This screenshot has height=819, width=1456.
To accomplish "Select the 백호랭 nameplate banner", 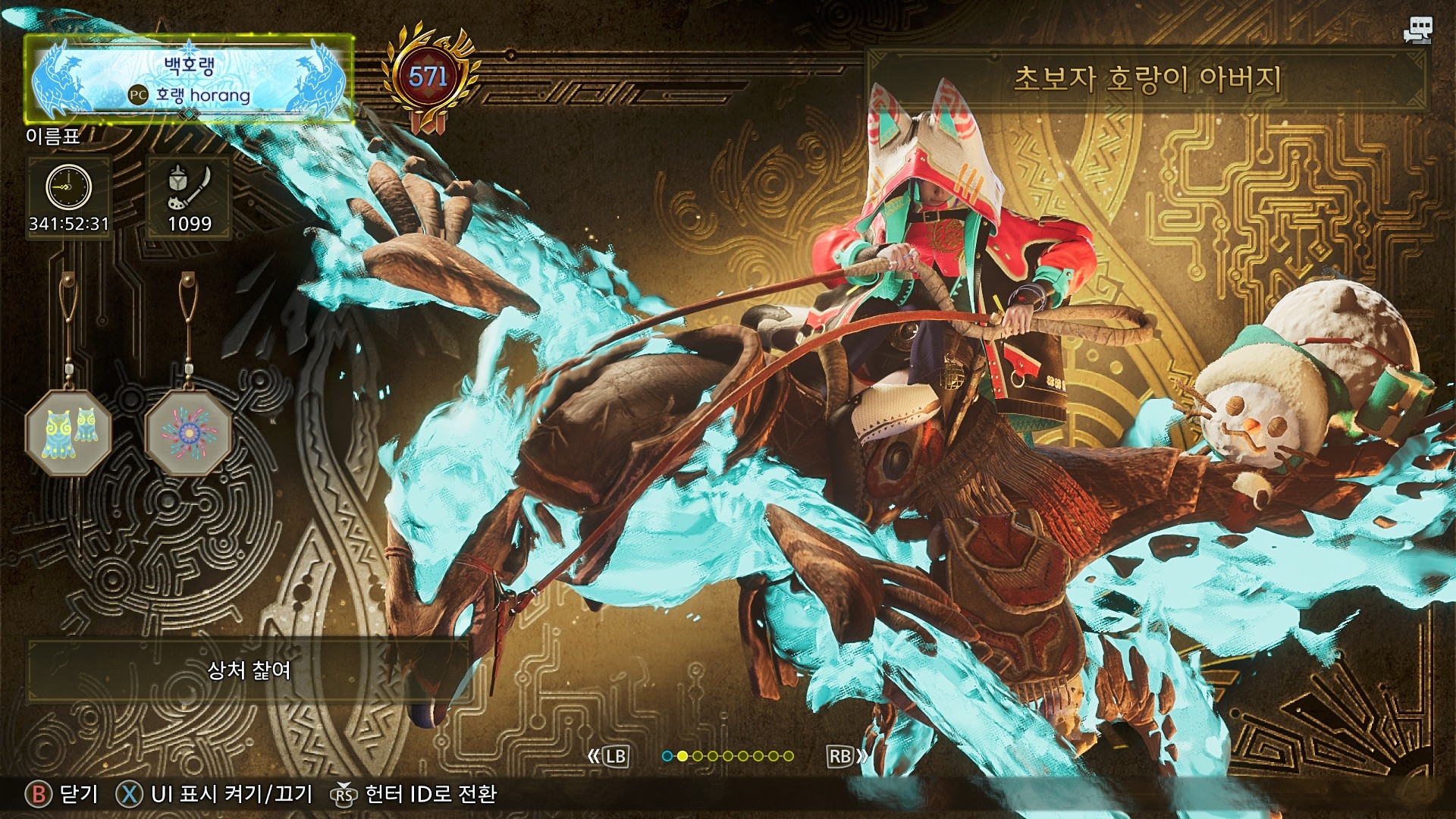I will click(190, 79).
